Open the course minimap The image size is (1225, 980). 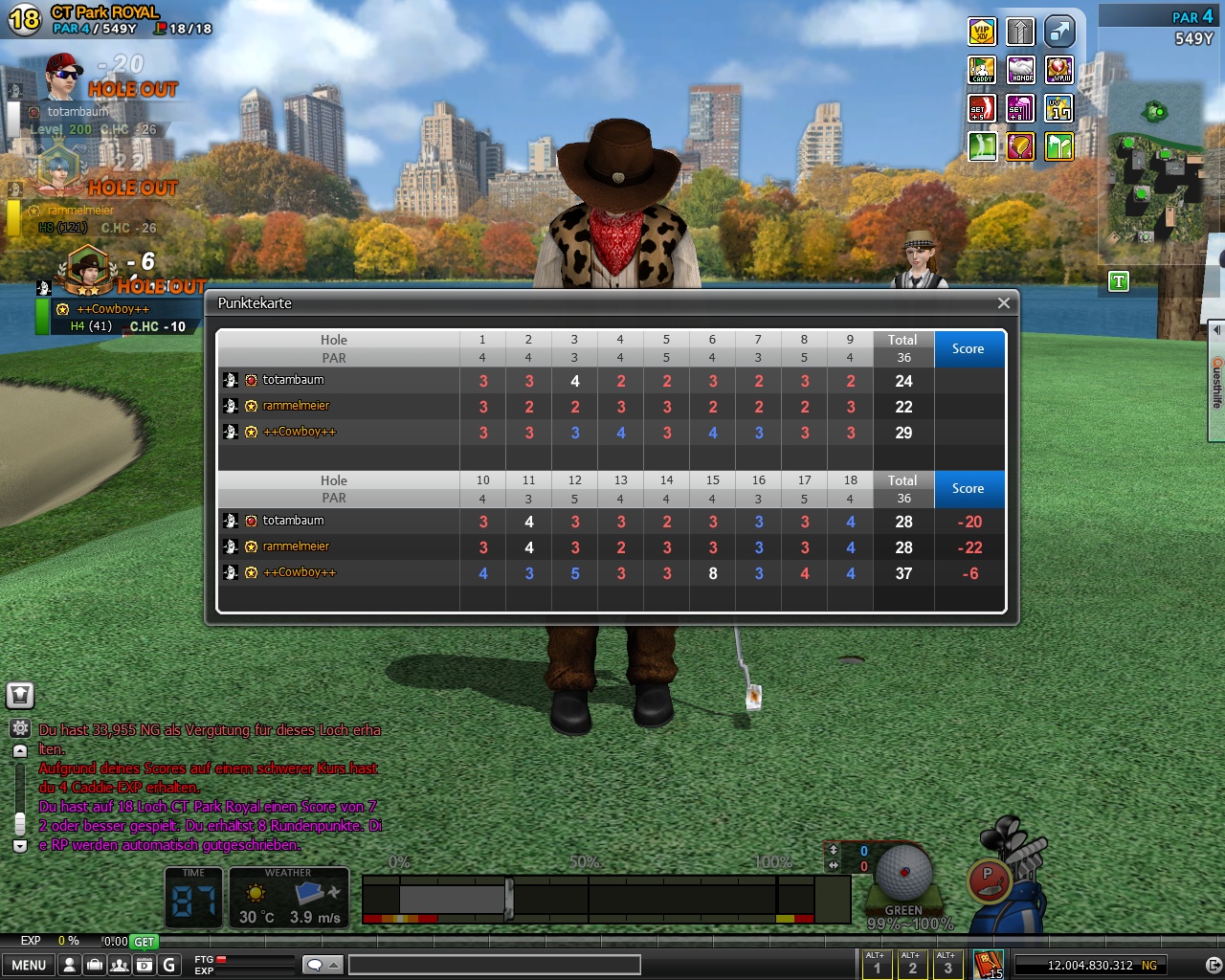pos(1155,163)
